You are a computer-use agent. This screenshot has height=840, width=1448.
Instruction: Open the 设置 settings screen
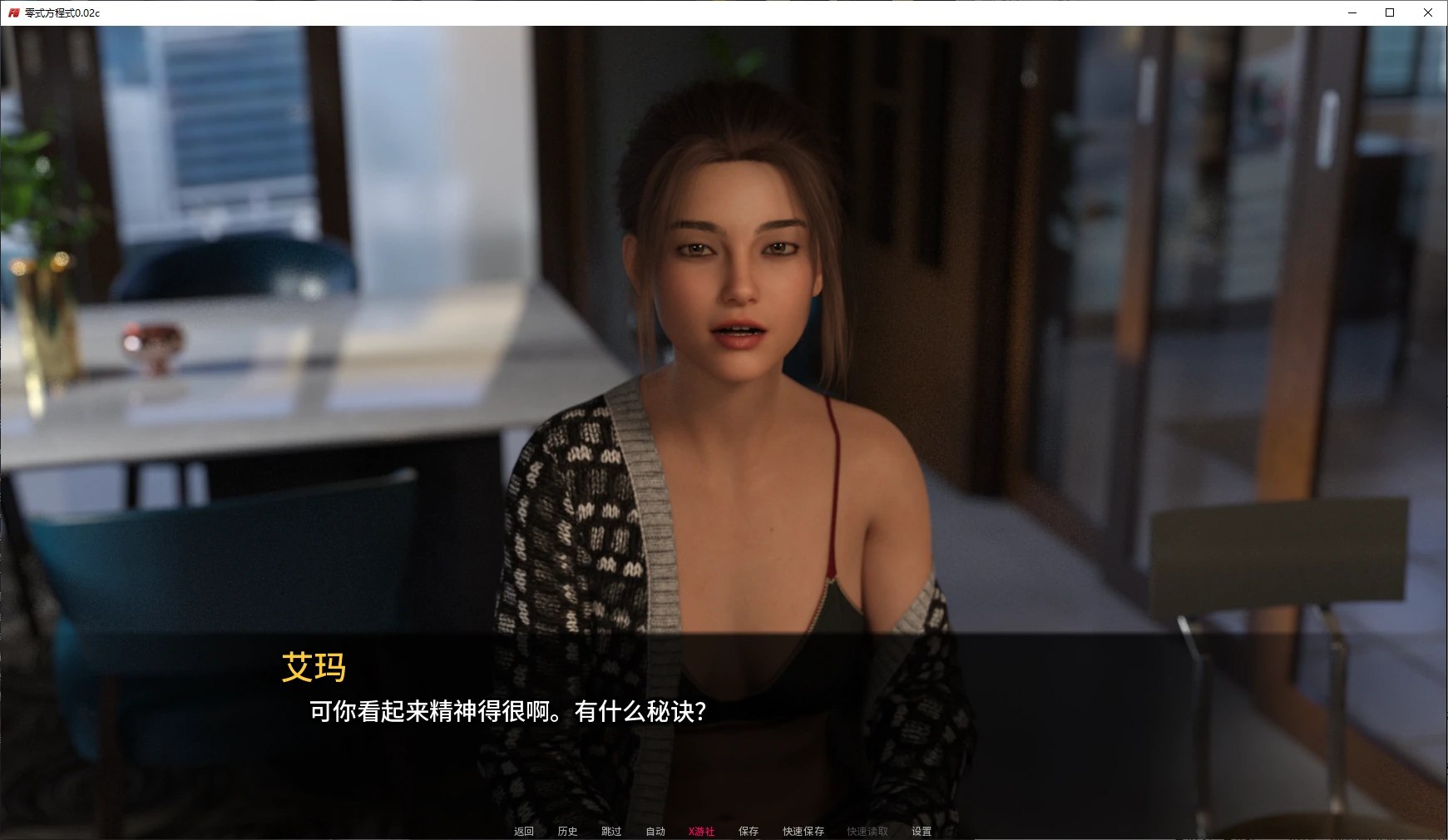tap(921, 830)
